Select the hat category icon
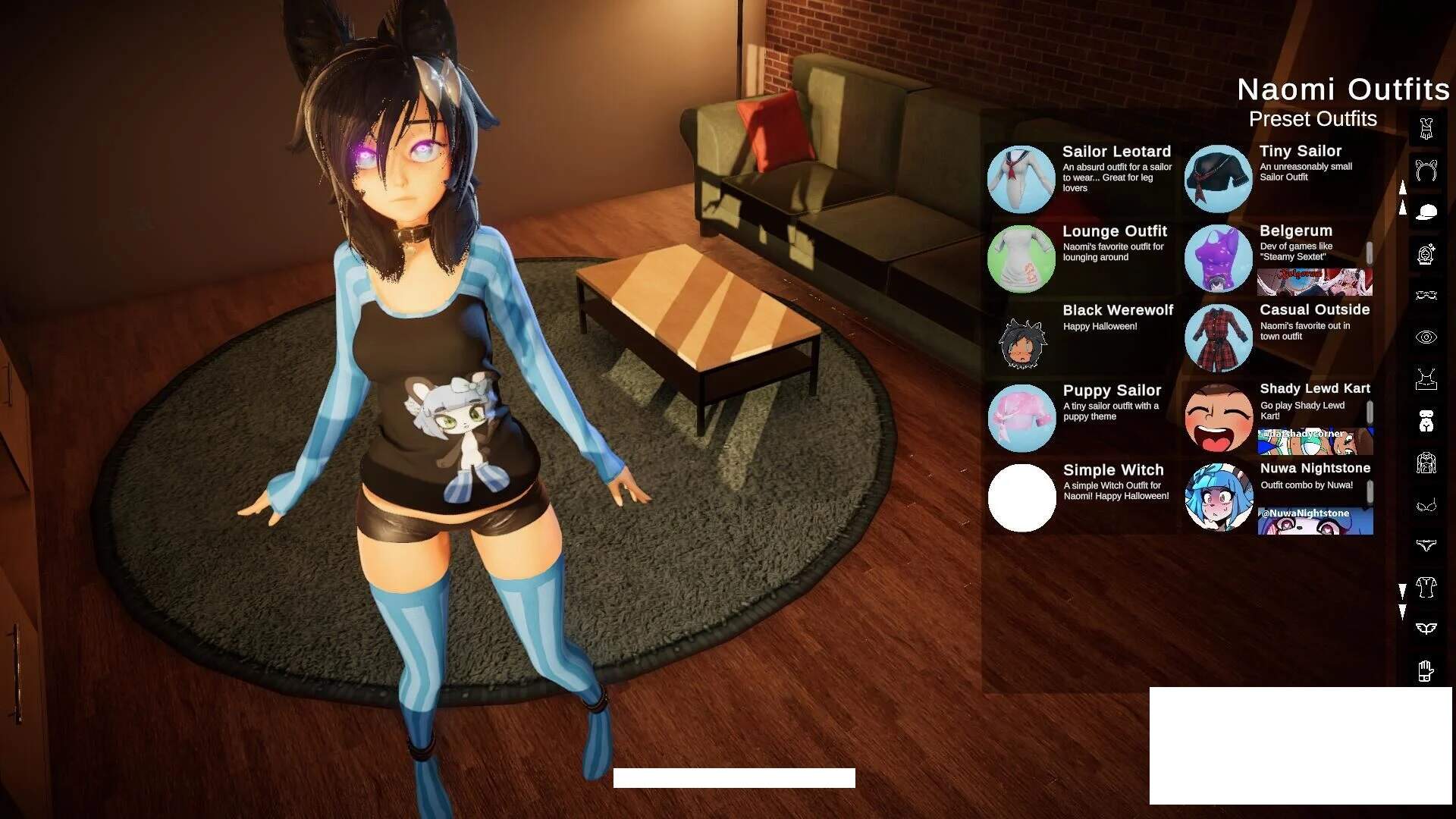The height and width of the screenshot is (819, 1456). (1428, 212)
